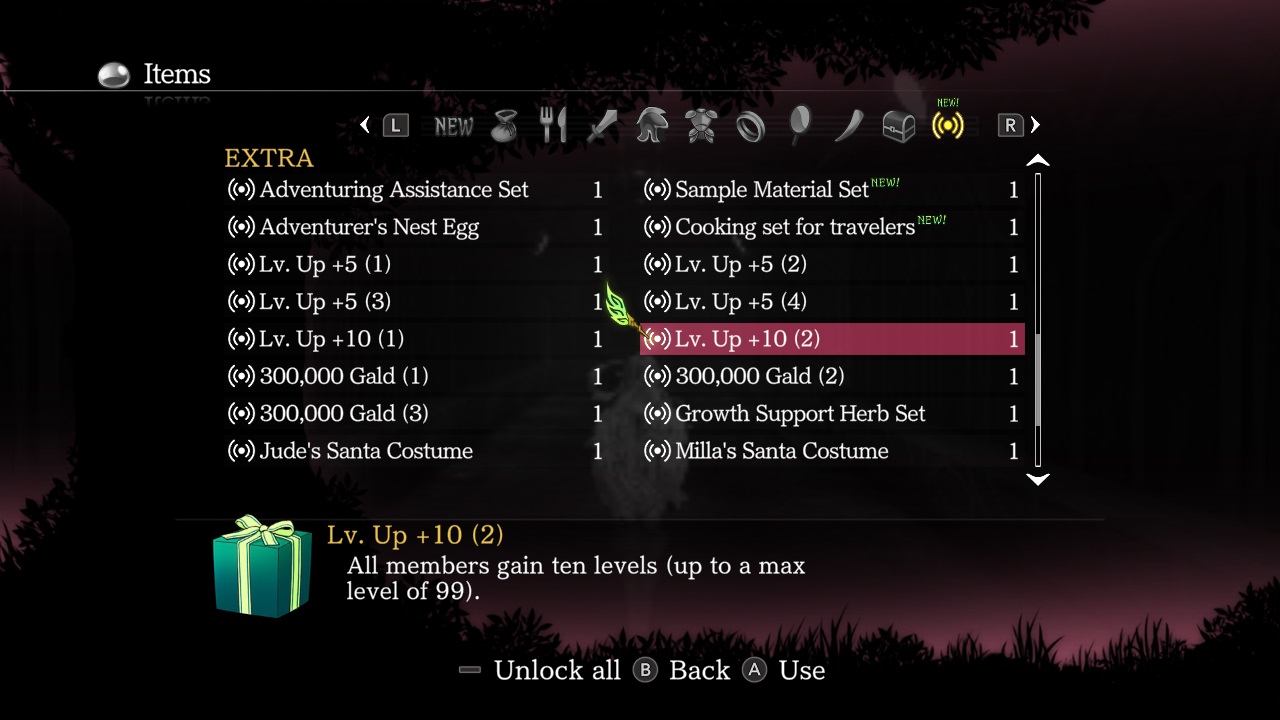Select the pouch consumables category icon
Screen dimensions: 1280x720
point(504,124)
